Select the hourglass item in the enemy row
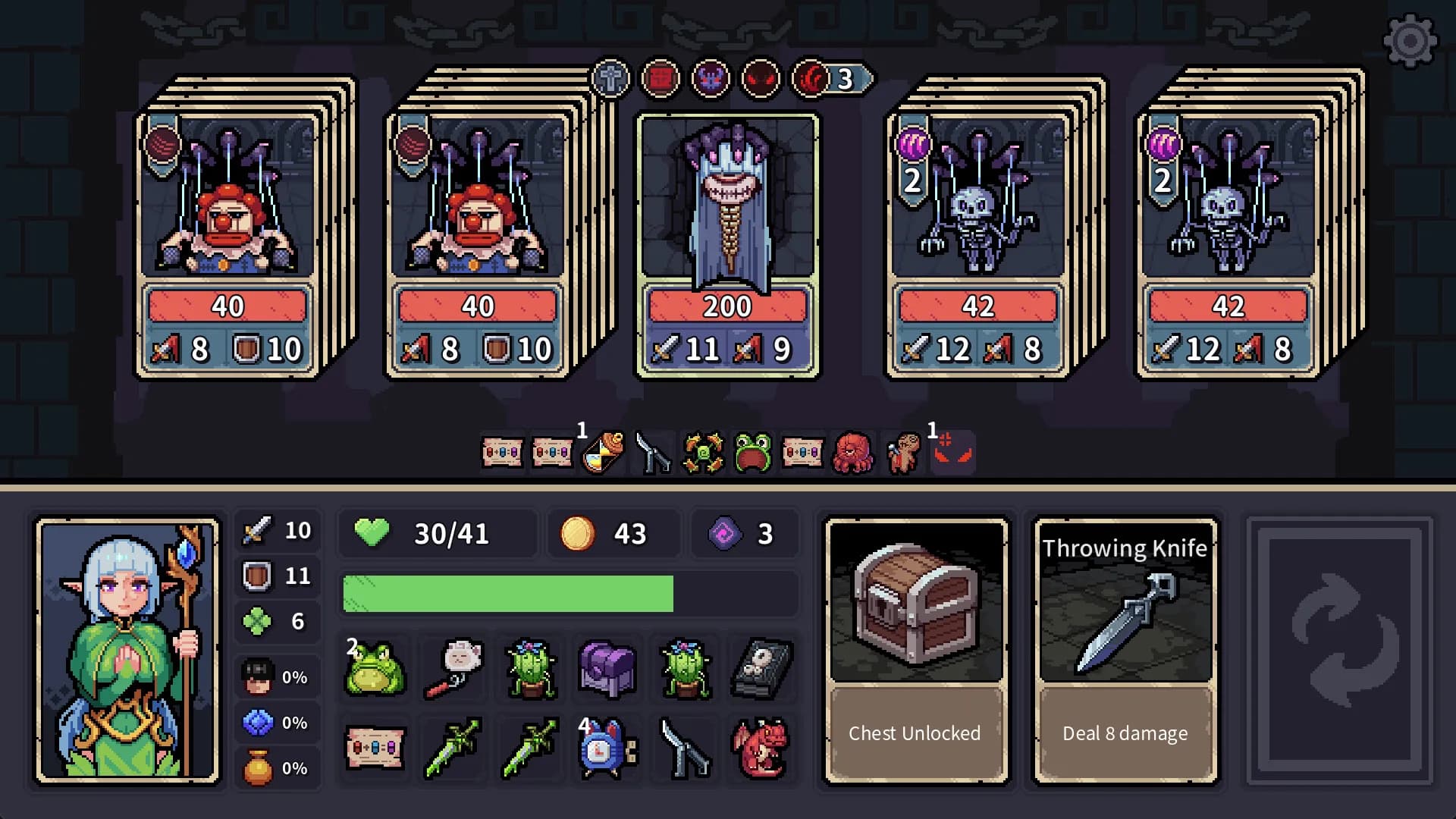 pyautogui.click(x=604, y=453)
